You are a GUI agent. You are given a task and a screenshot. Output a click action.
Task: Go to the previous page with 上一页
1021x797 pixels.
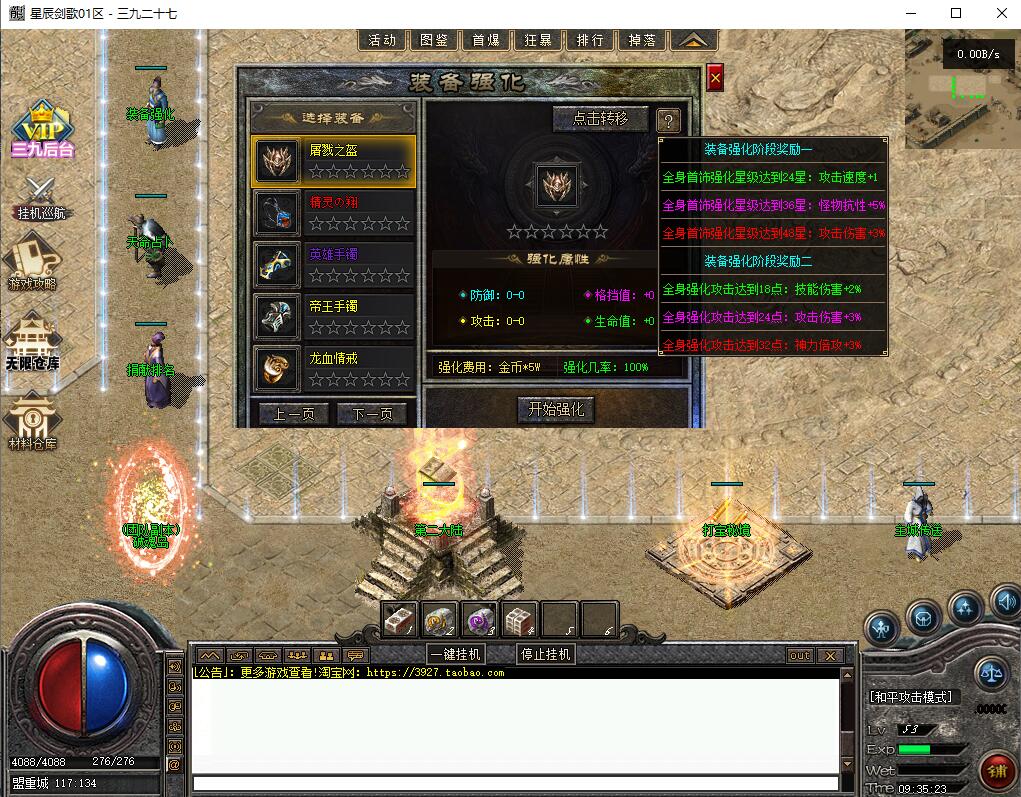294,413
